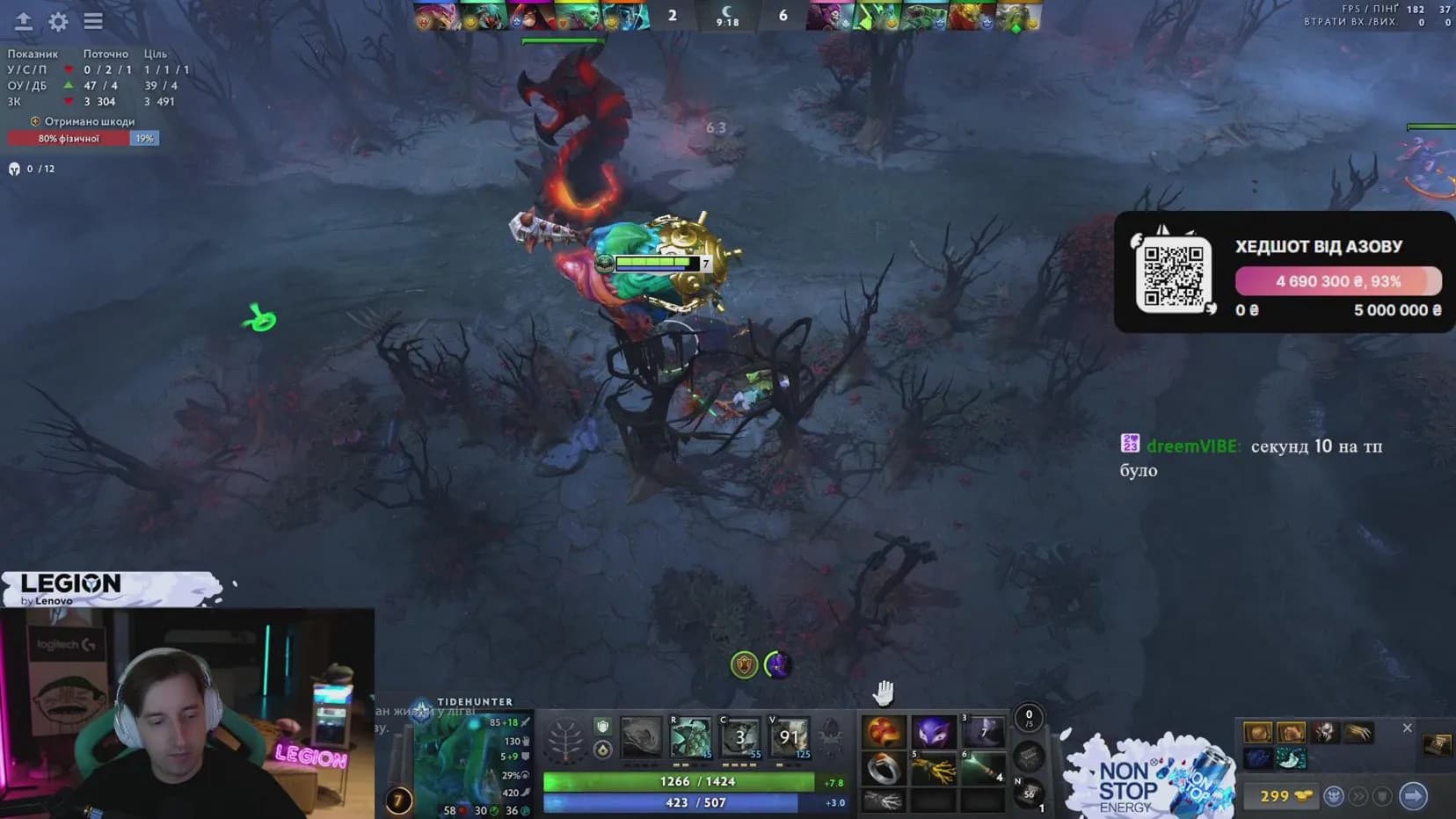1456x819 pixels.
Task: Select the claws item in quick-buy
Action: pos(1358,732)
